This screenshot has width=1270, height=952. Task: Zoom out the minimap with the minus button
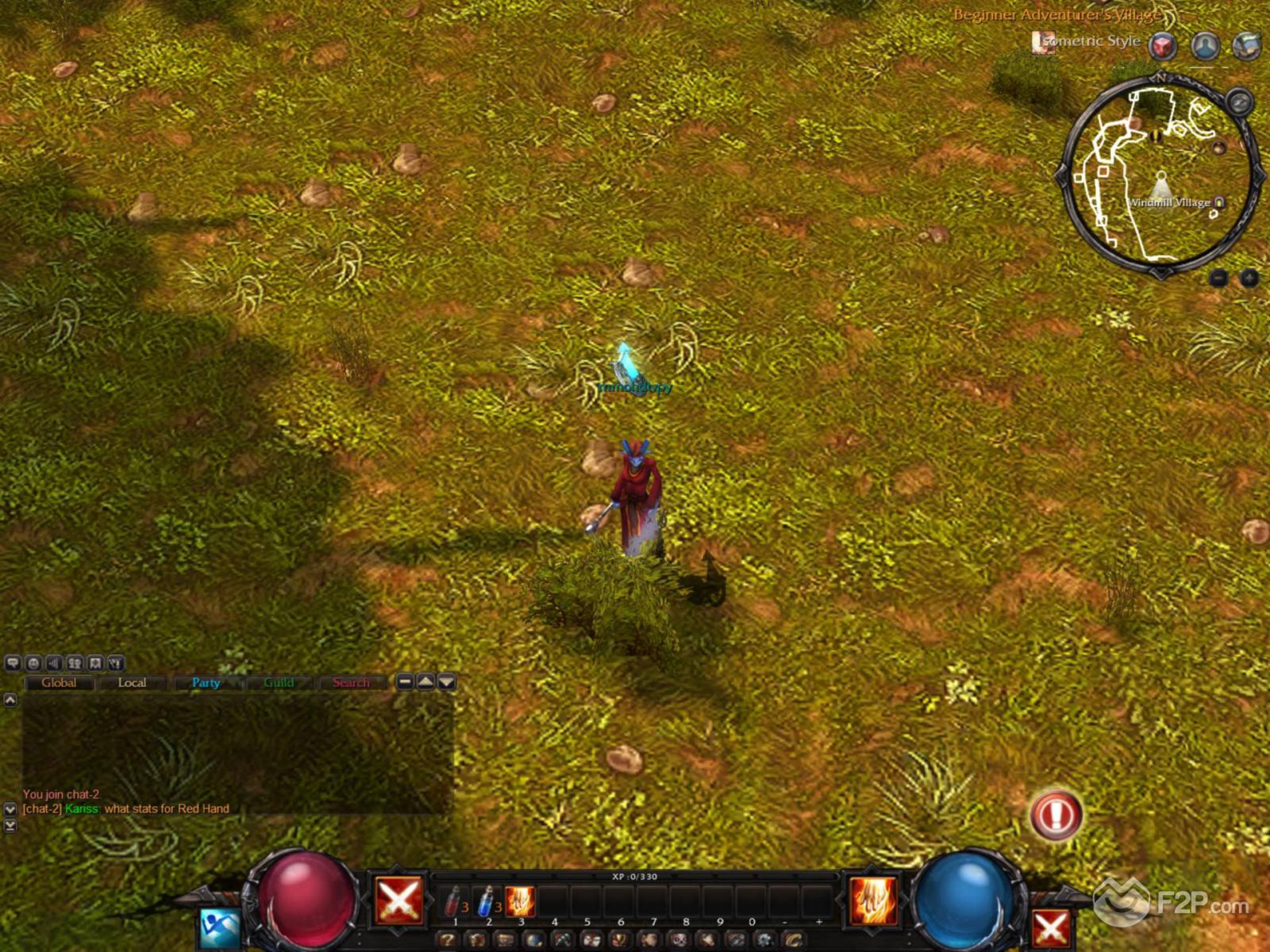coord(1219,278)
